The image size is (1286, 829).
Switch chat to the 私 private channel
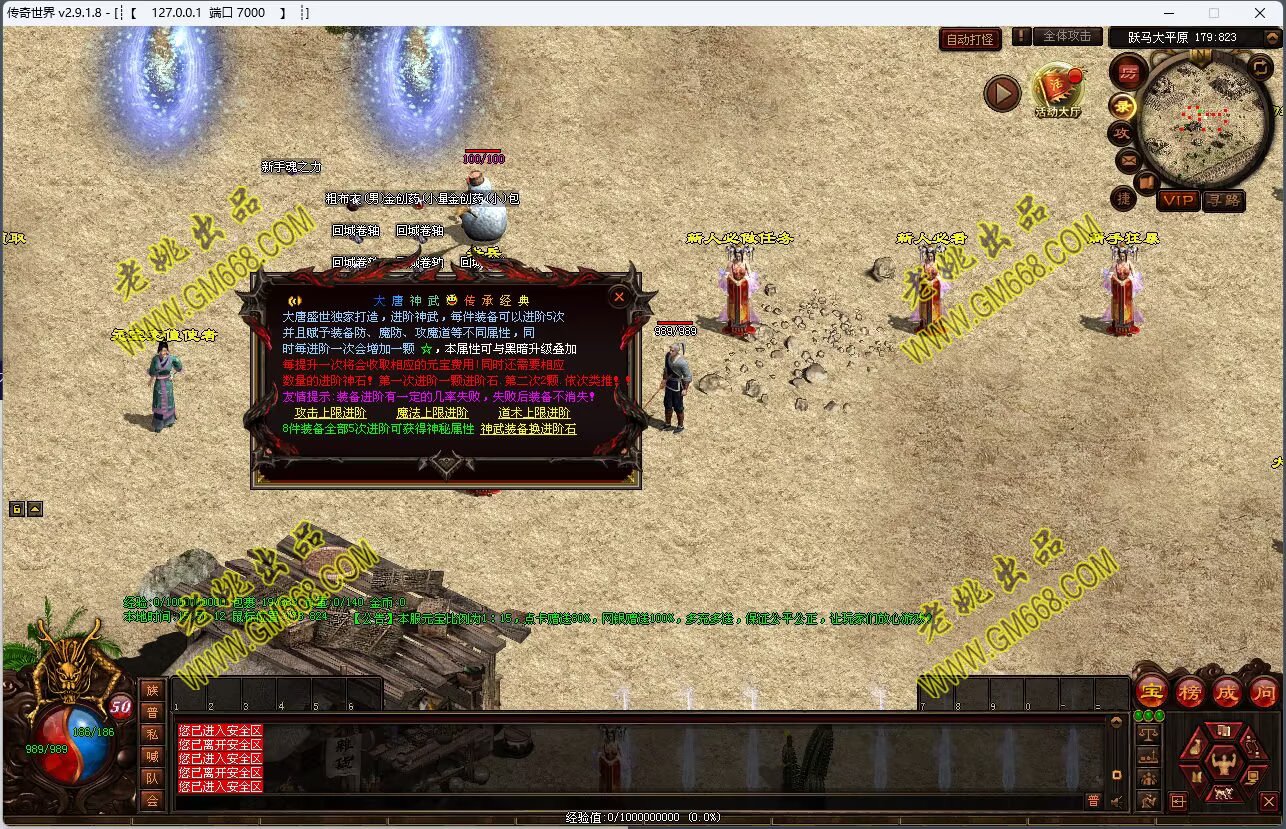coord(151,733)
